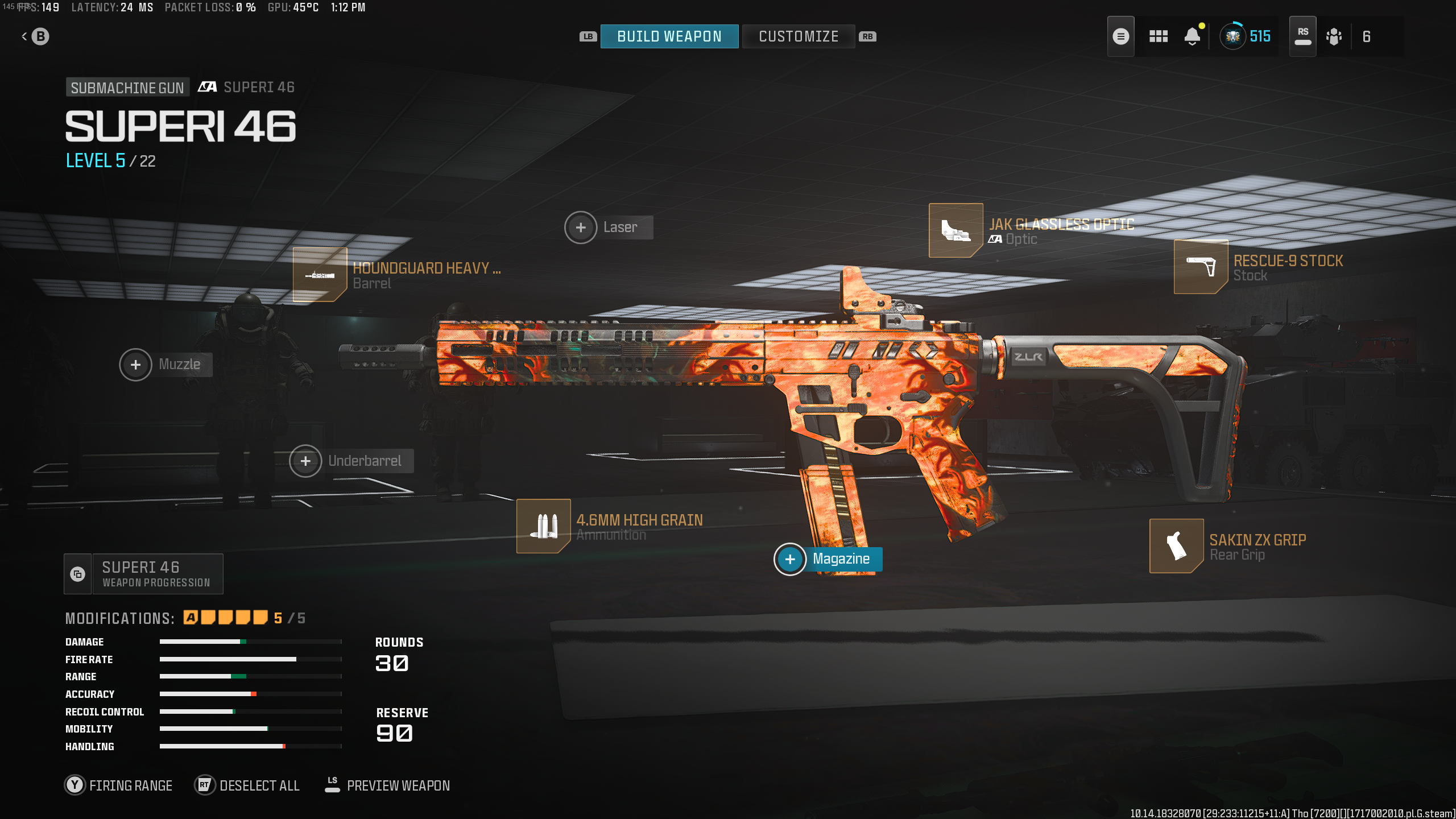This screenshot has width=1456, height=819.
Task: Deselect all attachments
Action: point(247,785)
